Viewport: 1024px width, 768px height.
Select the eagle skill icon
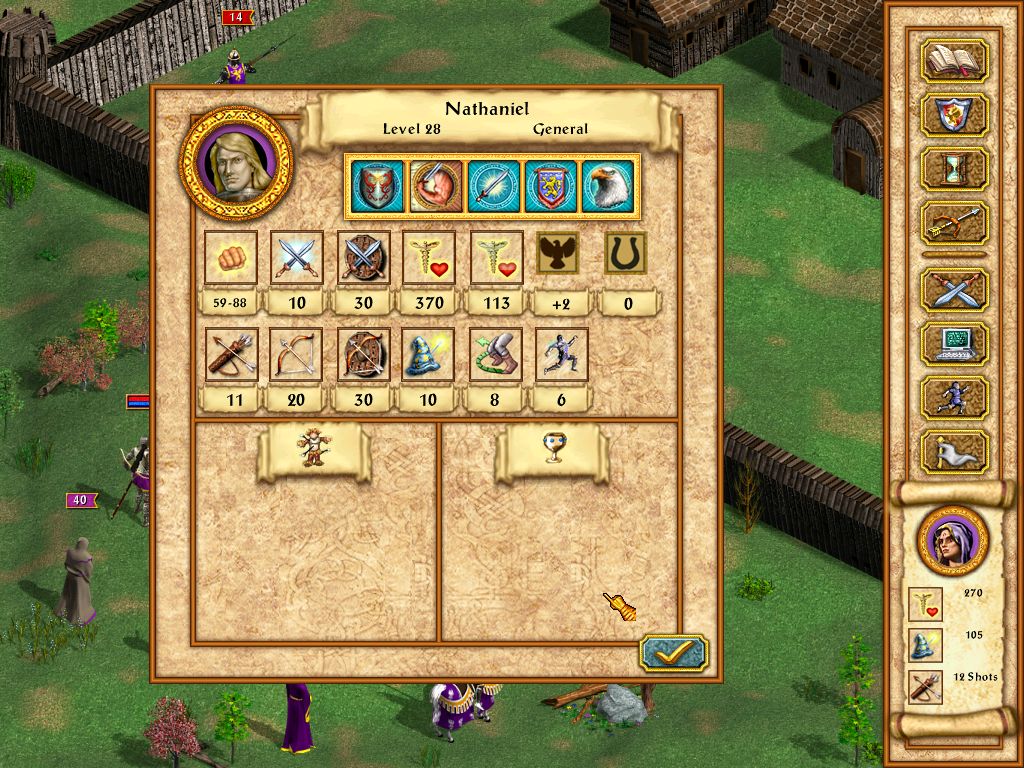coord(607,186)
